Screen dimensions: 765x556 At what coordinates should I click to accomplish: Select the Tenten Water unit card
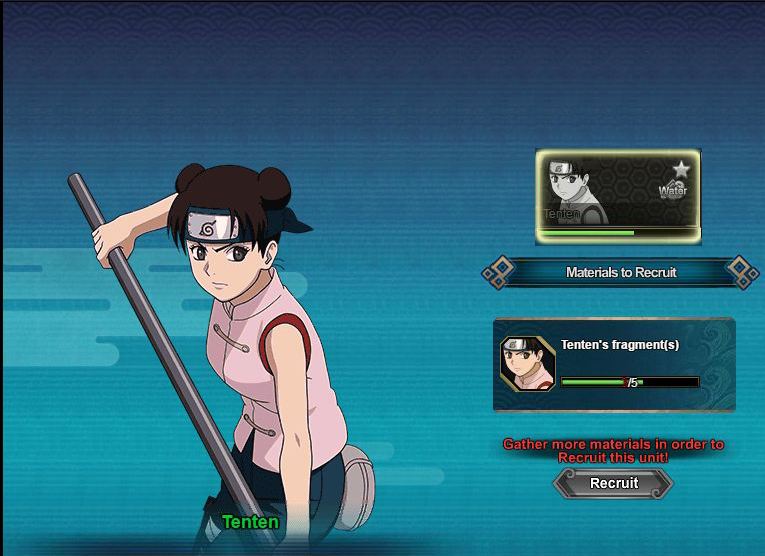pyautogui.click(x=617, y=196)
